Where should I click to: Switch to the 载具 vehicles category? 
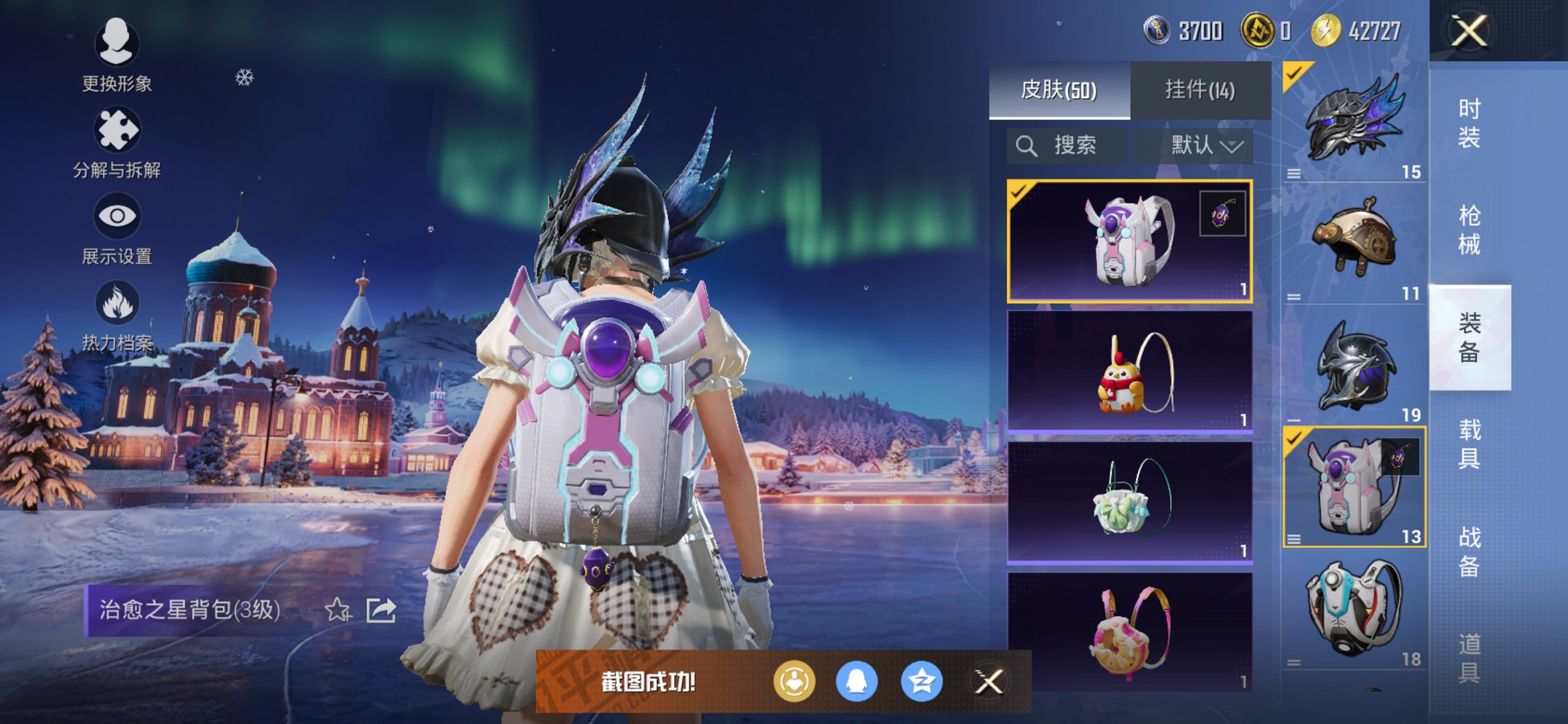coord(1469,444)
